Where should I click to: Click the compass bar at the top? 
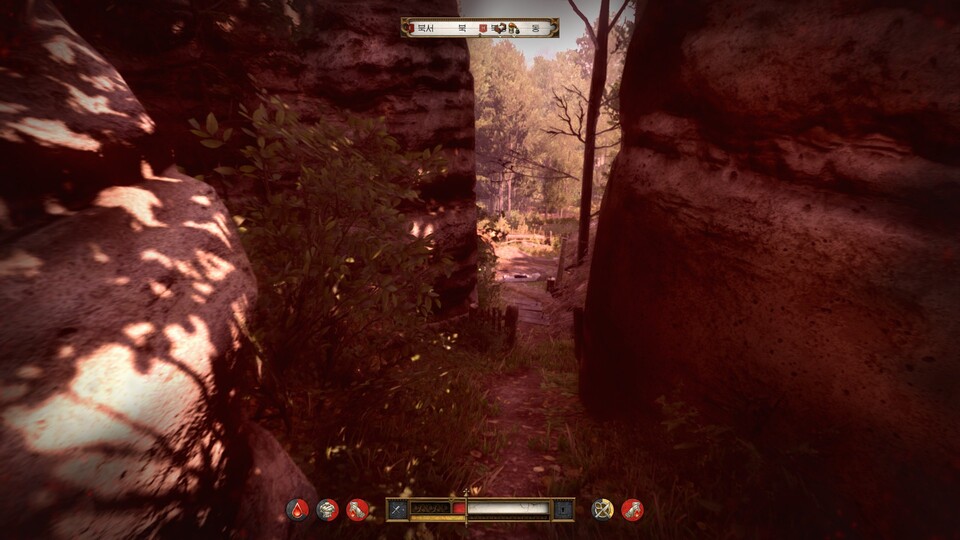(480, 28)
